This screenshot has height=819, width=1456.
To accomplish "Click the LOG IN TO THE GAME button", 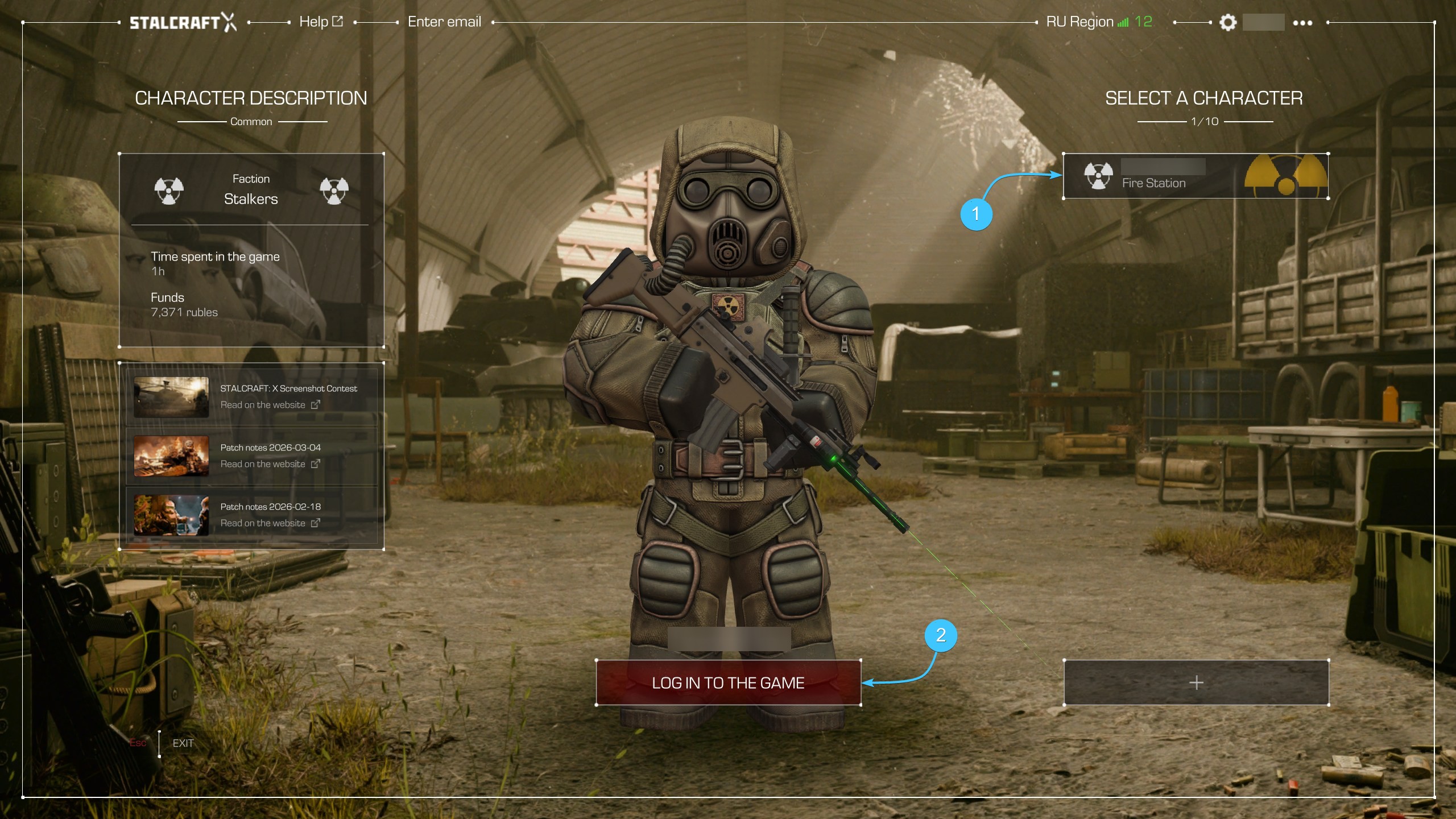I will pos(728,682).
